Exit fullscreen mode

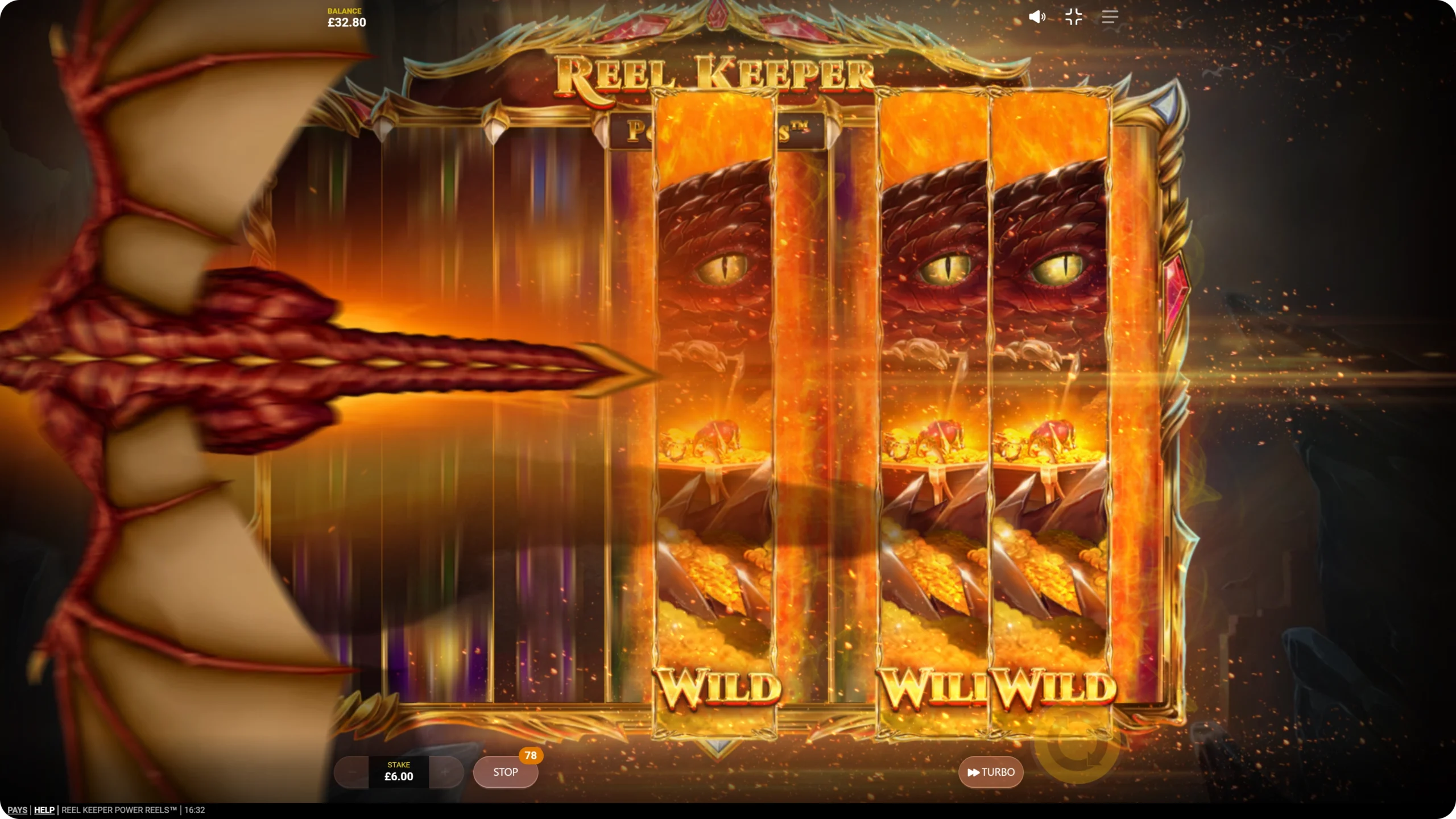[x=1073, y=17]
